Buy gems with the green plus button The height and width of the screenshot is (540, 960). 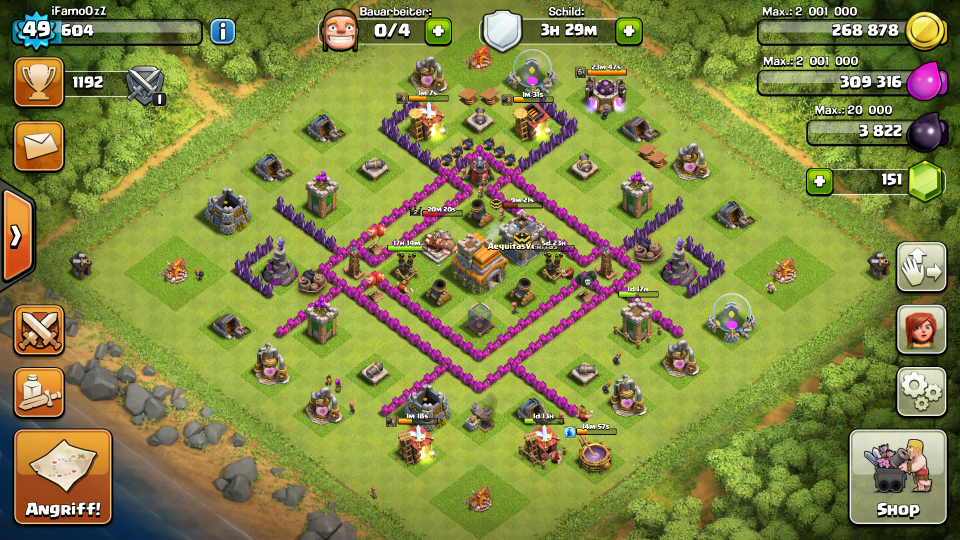[820, 182]
